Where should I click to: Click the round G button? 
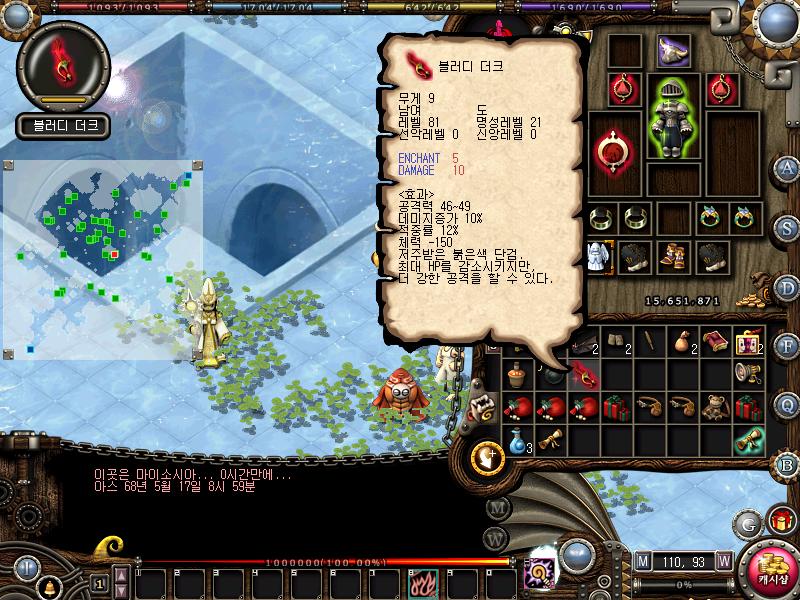(748, 523)
